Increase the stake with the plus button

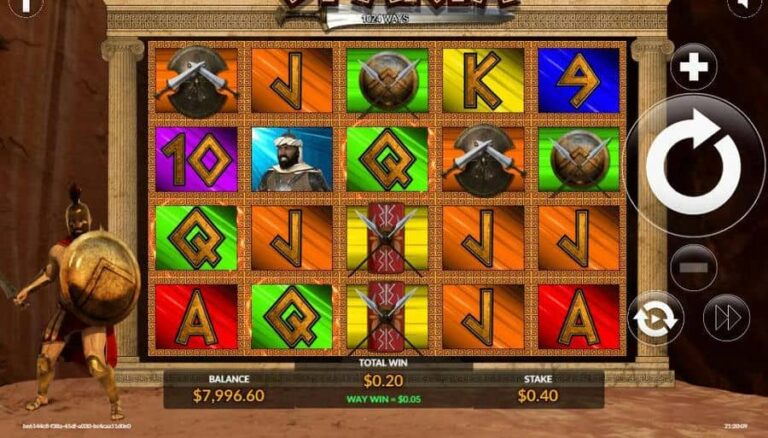tap(693, 68)
